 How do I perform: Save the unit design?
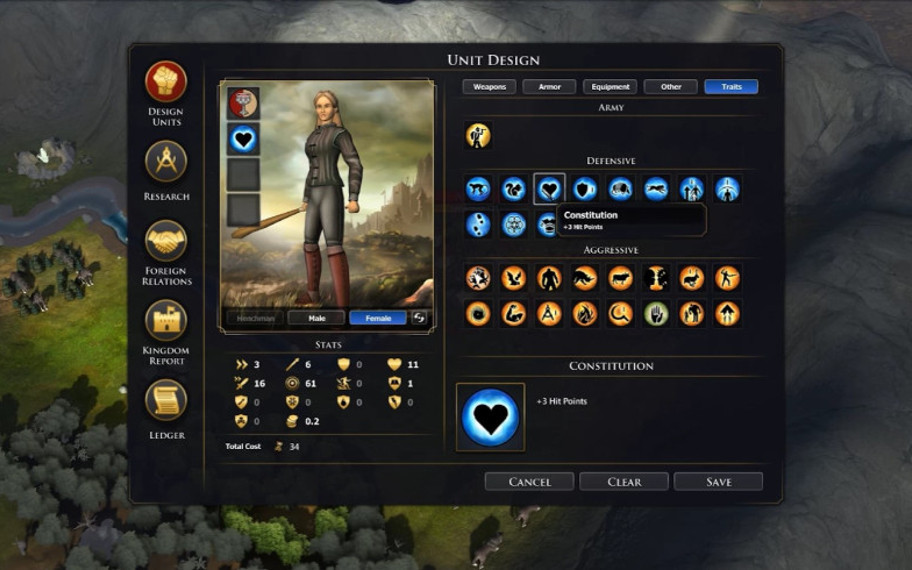pyautogui.click(x=718, y=482)
